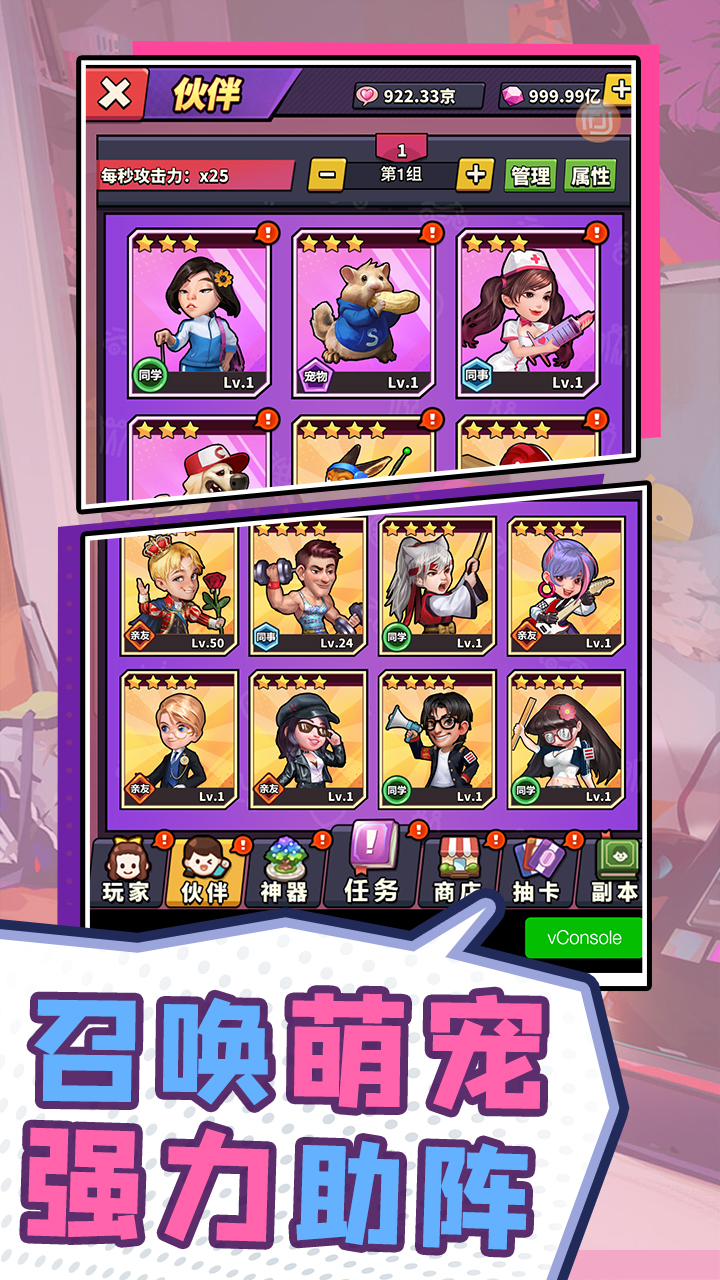
Task: Pick the white-haired fox girl card
Action: pos(437,587)
